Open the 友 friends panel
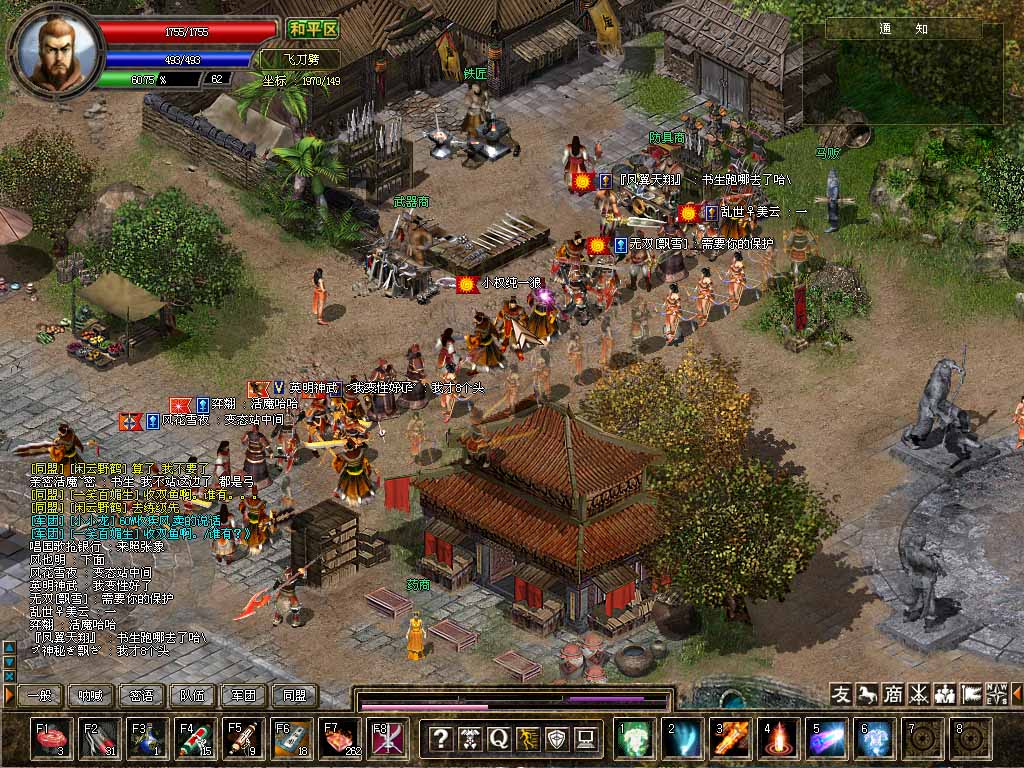 [841, 694]
